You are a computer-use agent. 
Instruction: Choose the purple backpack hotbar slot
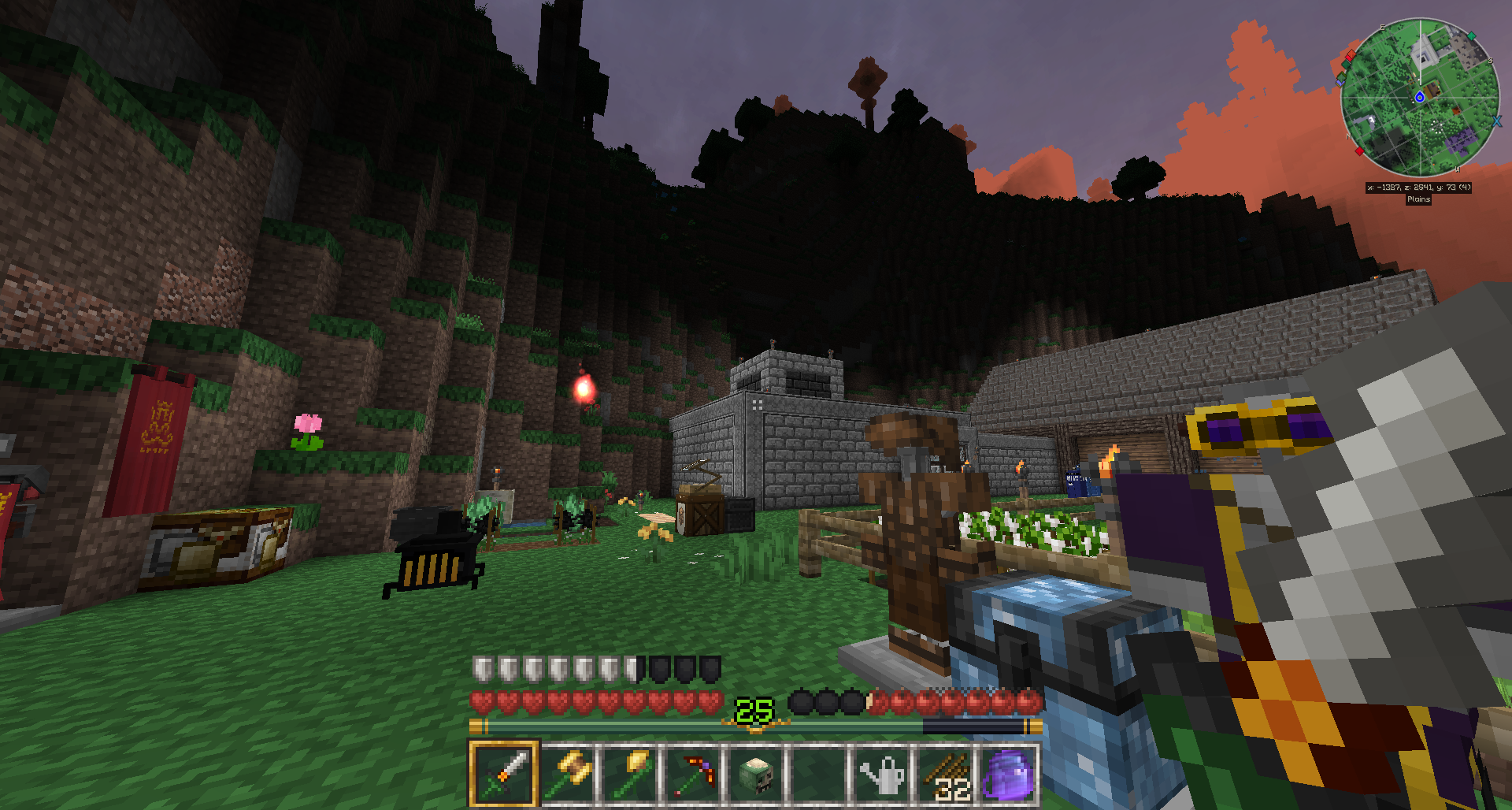1008,774
